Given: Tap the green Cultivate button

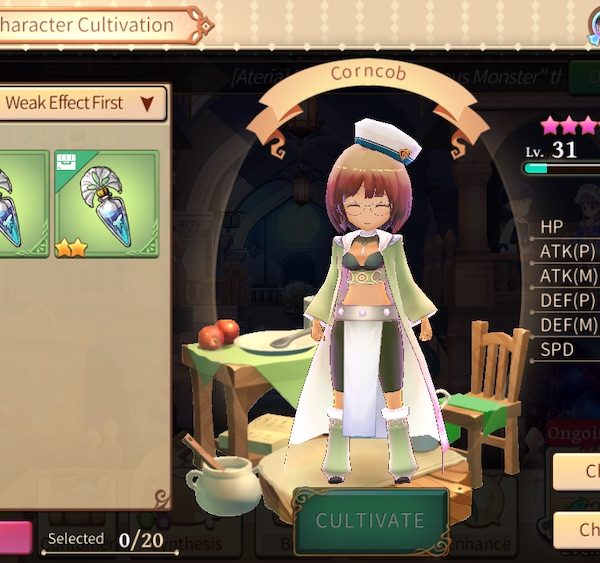Looking at the screenshot, I should coord(370,520).
